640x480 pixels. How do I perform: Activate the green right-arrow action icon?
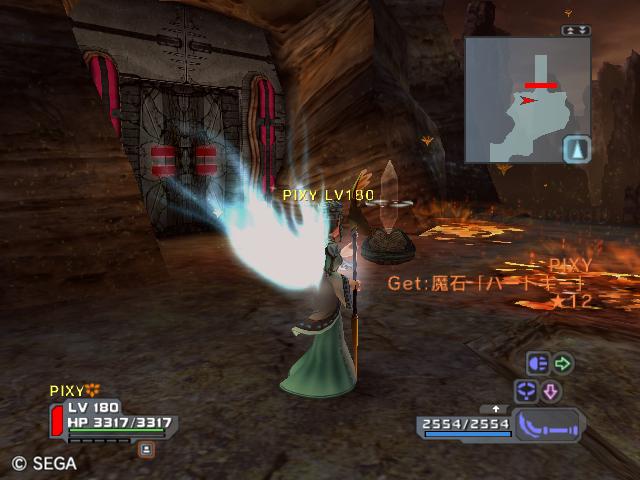click(563, 364)
